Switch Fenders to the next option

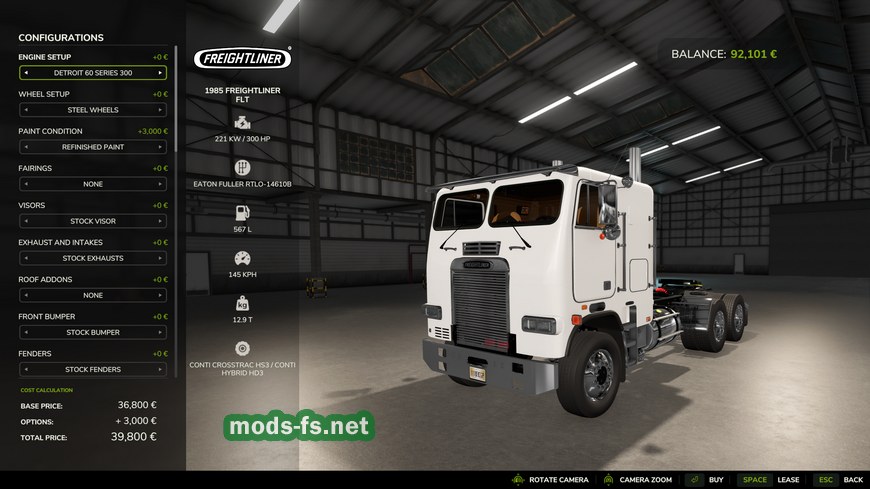[160, 369]
